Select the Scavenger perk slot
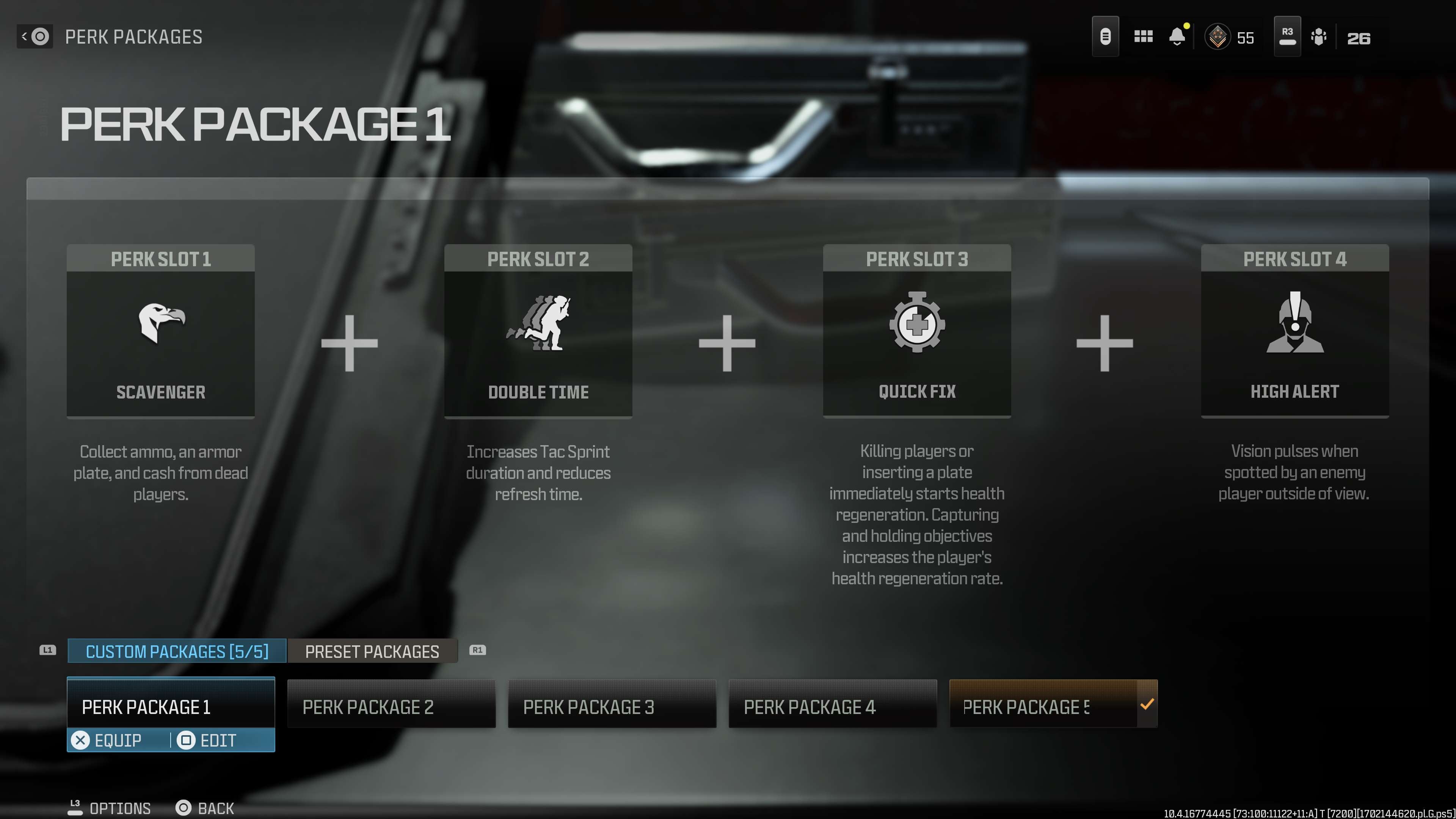The width and height of the screenshot is (1456, 819). pyautogui.click(x=160, y=331)
